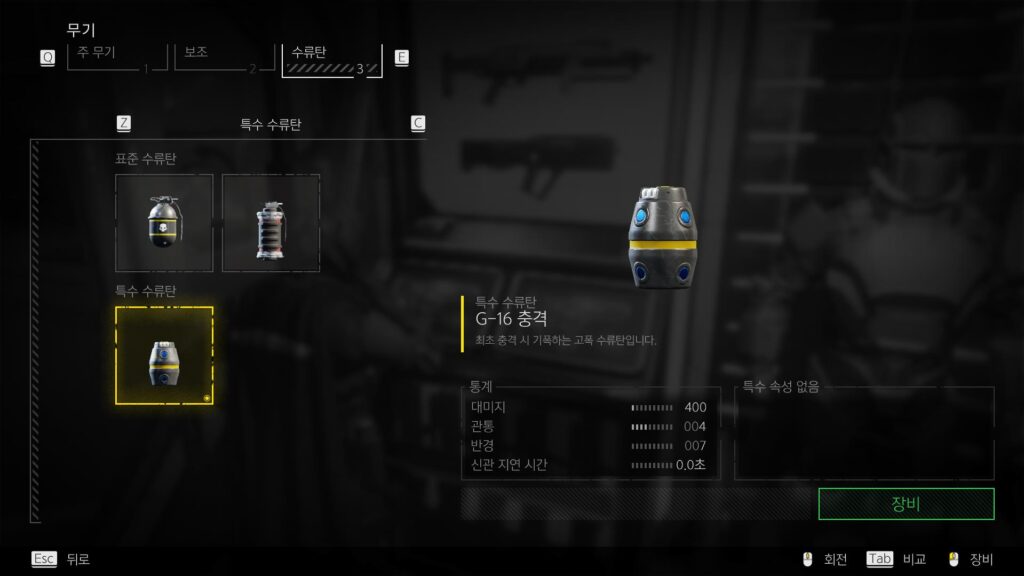The height and width of the screenshot is (576, 1024).
Task: Click the green 장비 equip button
Action: [x=905, y=504]
